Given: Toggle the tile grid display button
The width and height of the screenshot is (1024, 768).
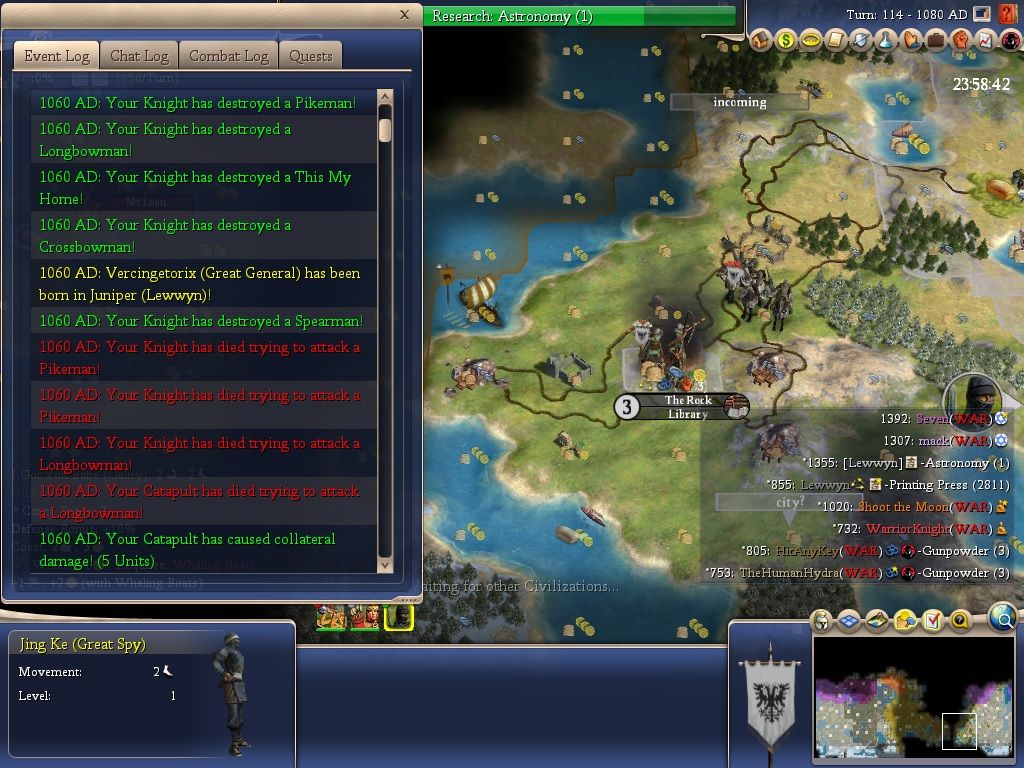Looking at the screenshot, I should click(848, 621).
